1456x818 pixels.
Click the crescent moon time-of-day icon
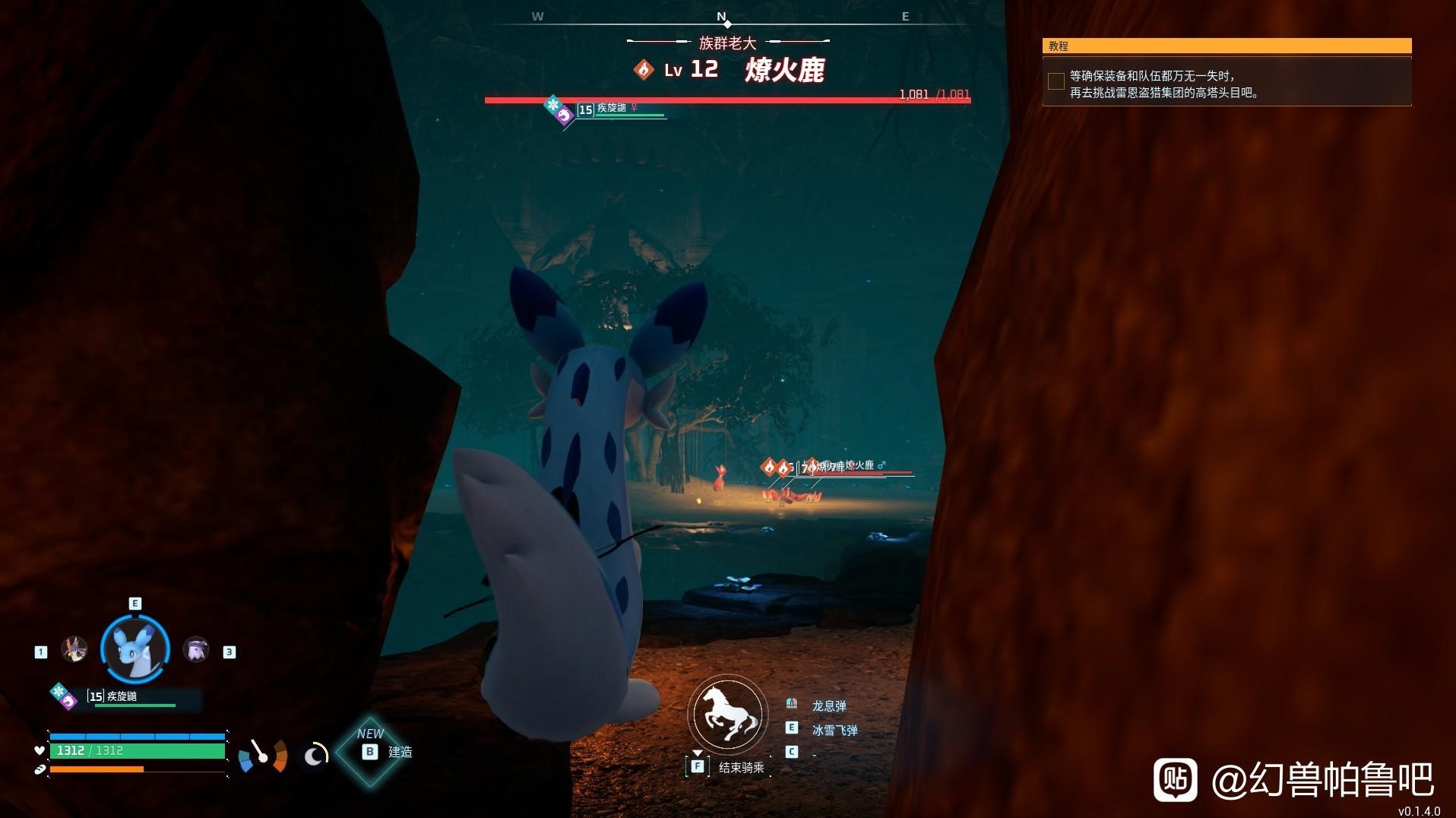click(x=315, y=755)
